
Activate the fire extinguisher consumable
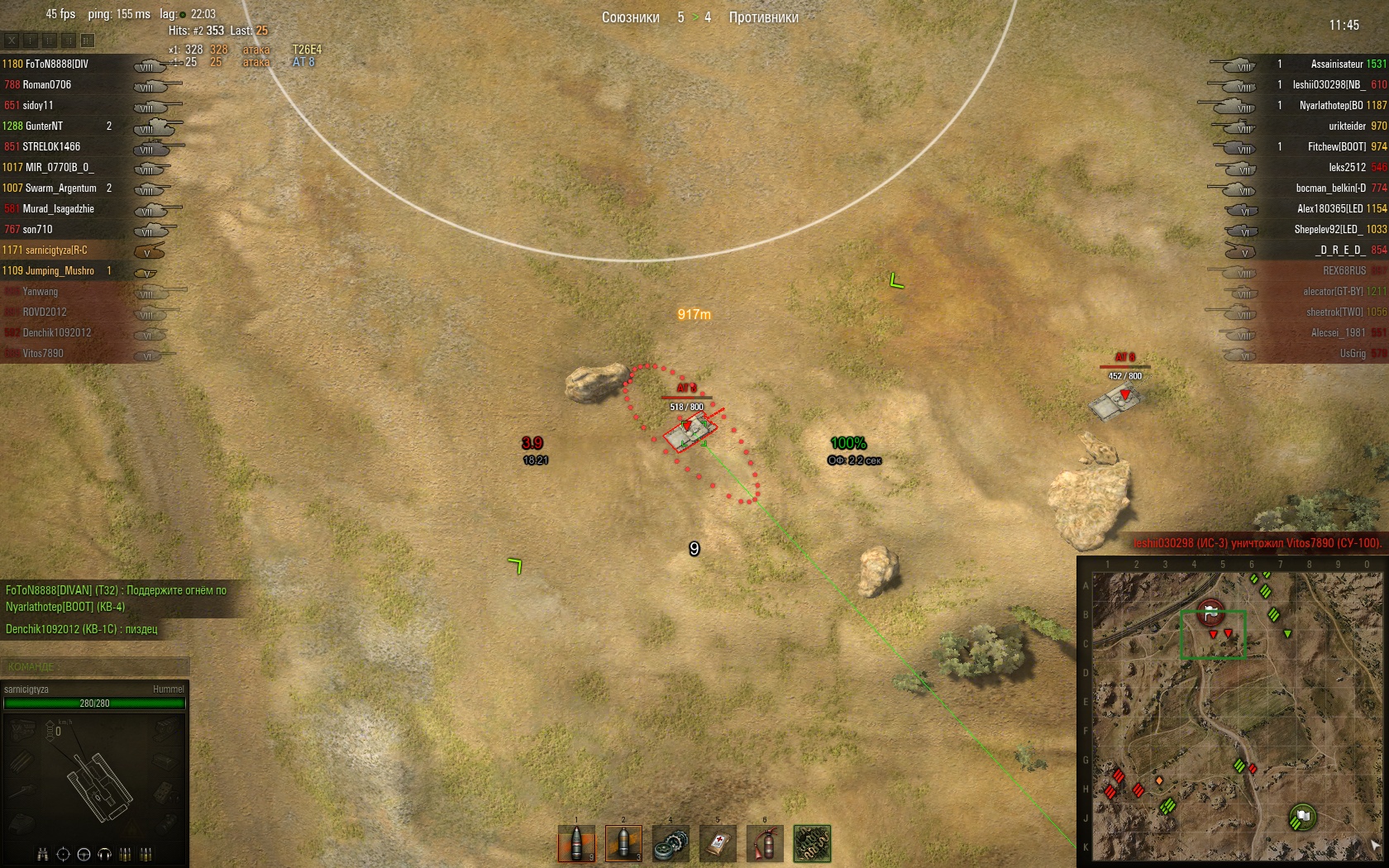[765, 844]
